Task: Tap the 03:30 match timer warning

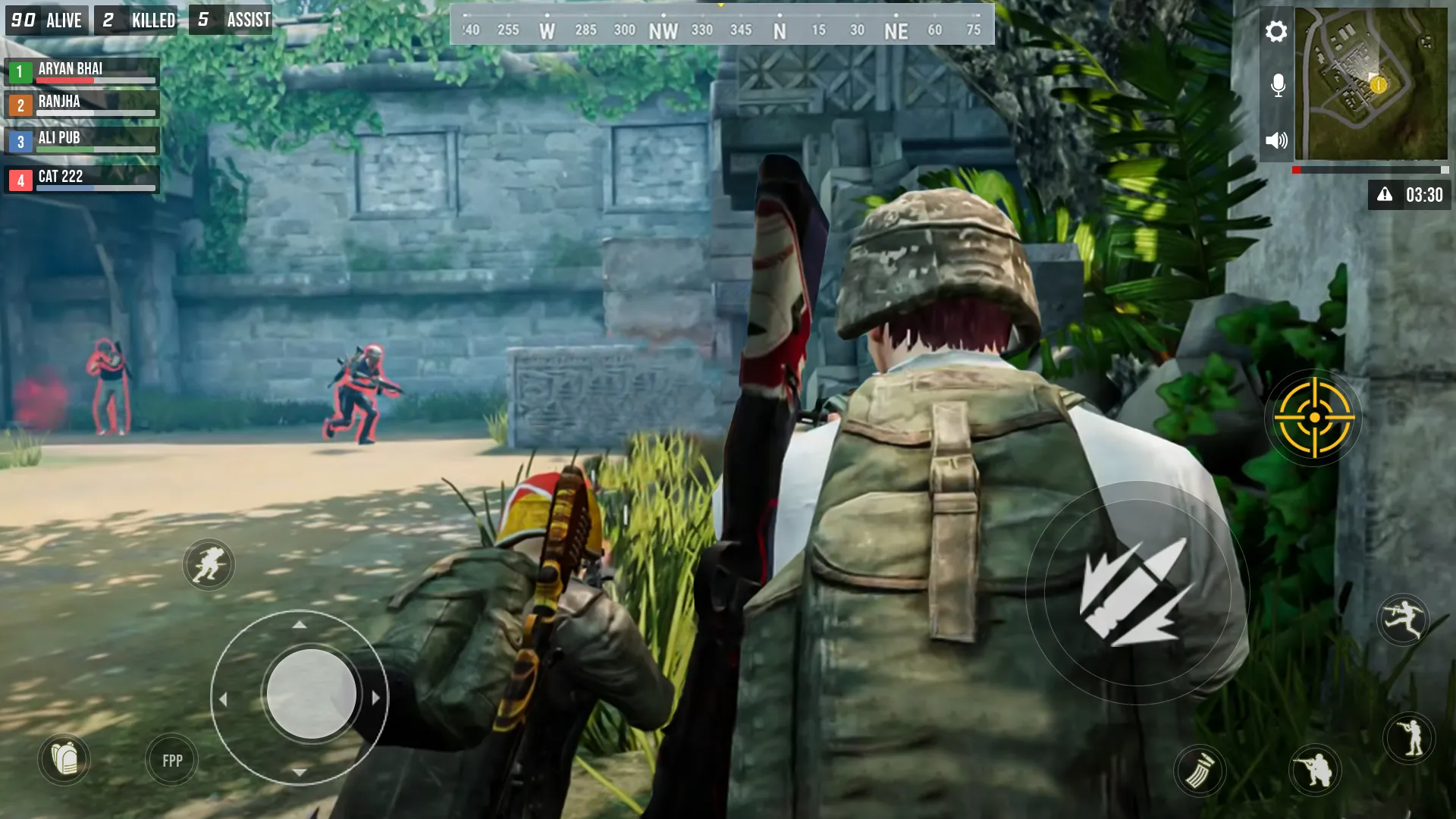Action: (x=1410, y=195)
